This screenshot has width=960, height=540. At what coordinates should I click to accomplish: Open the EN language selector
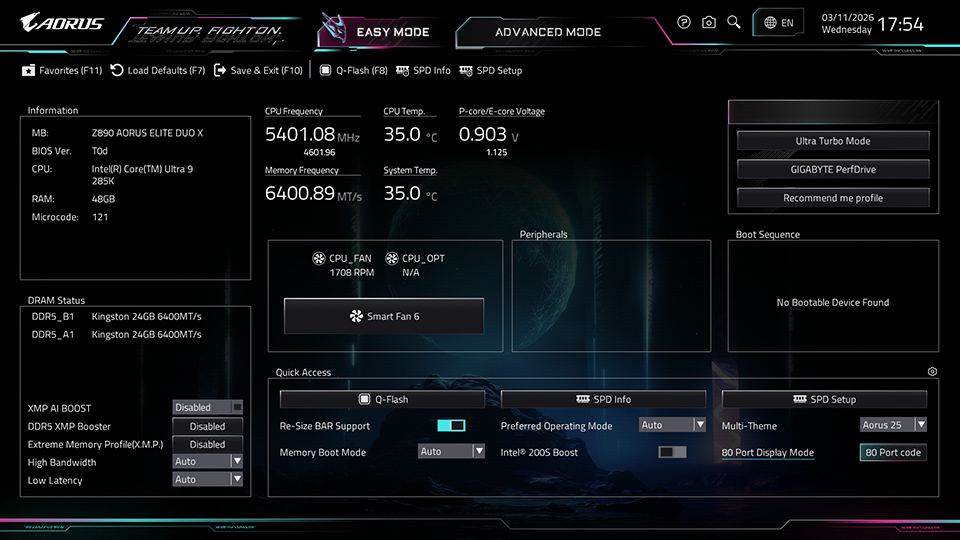779,23
